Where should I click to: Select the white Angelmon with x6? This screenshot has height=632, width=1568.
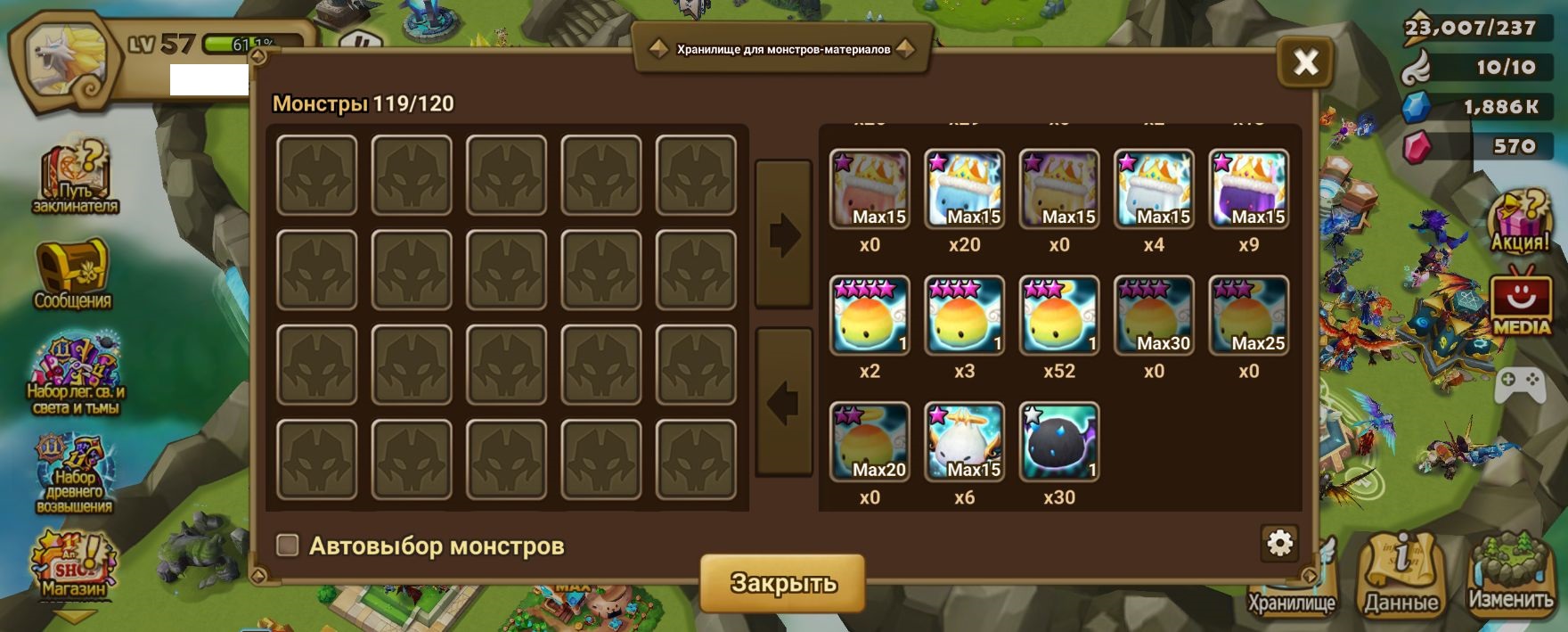[964, 442]
